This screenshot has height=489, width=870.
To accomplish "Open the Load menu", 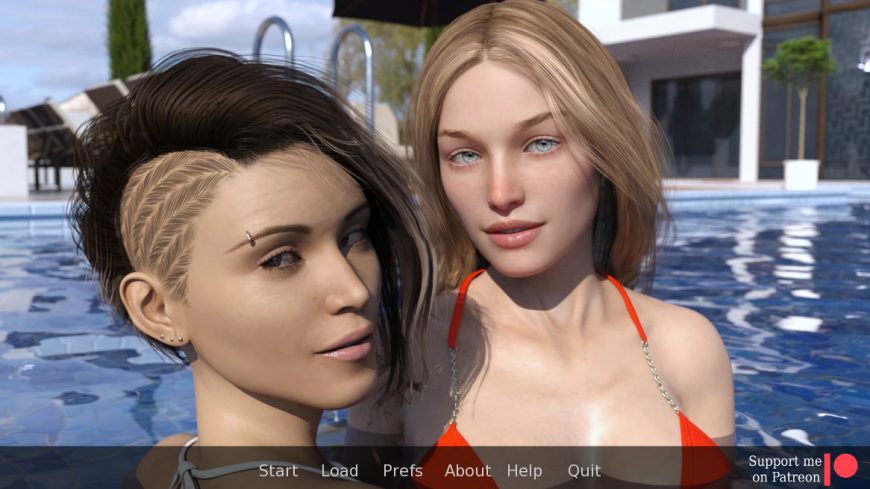I will (339, 471).
